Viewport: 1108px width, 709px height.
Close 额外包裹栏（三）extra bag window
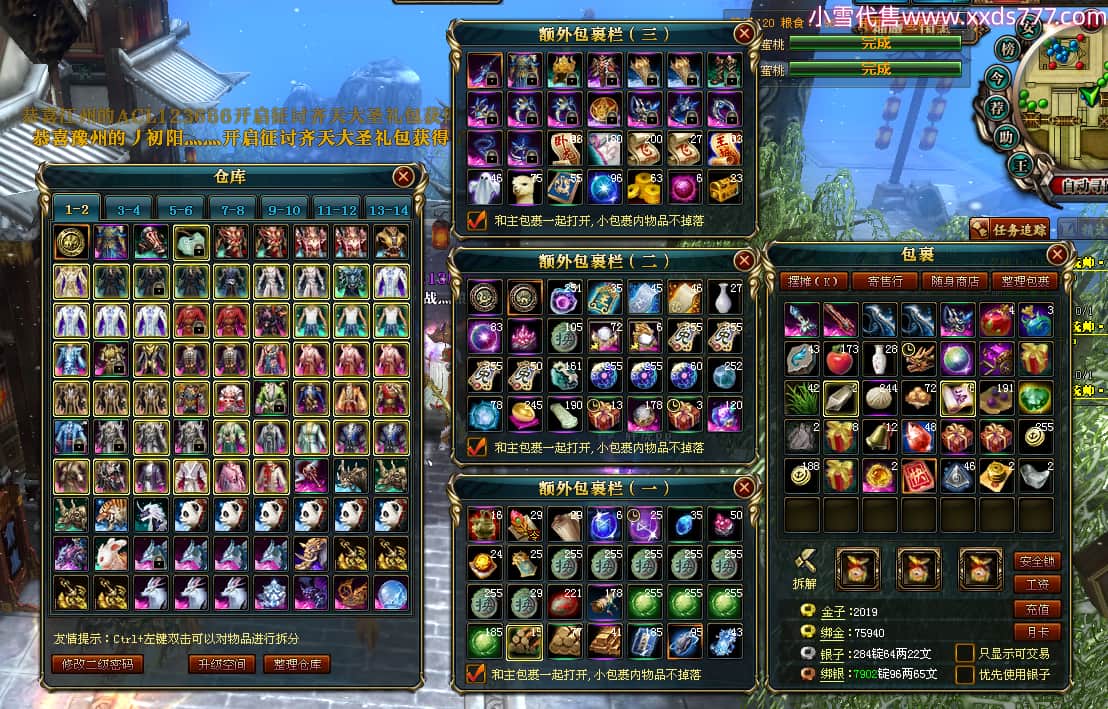coord(743,34)
